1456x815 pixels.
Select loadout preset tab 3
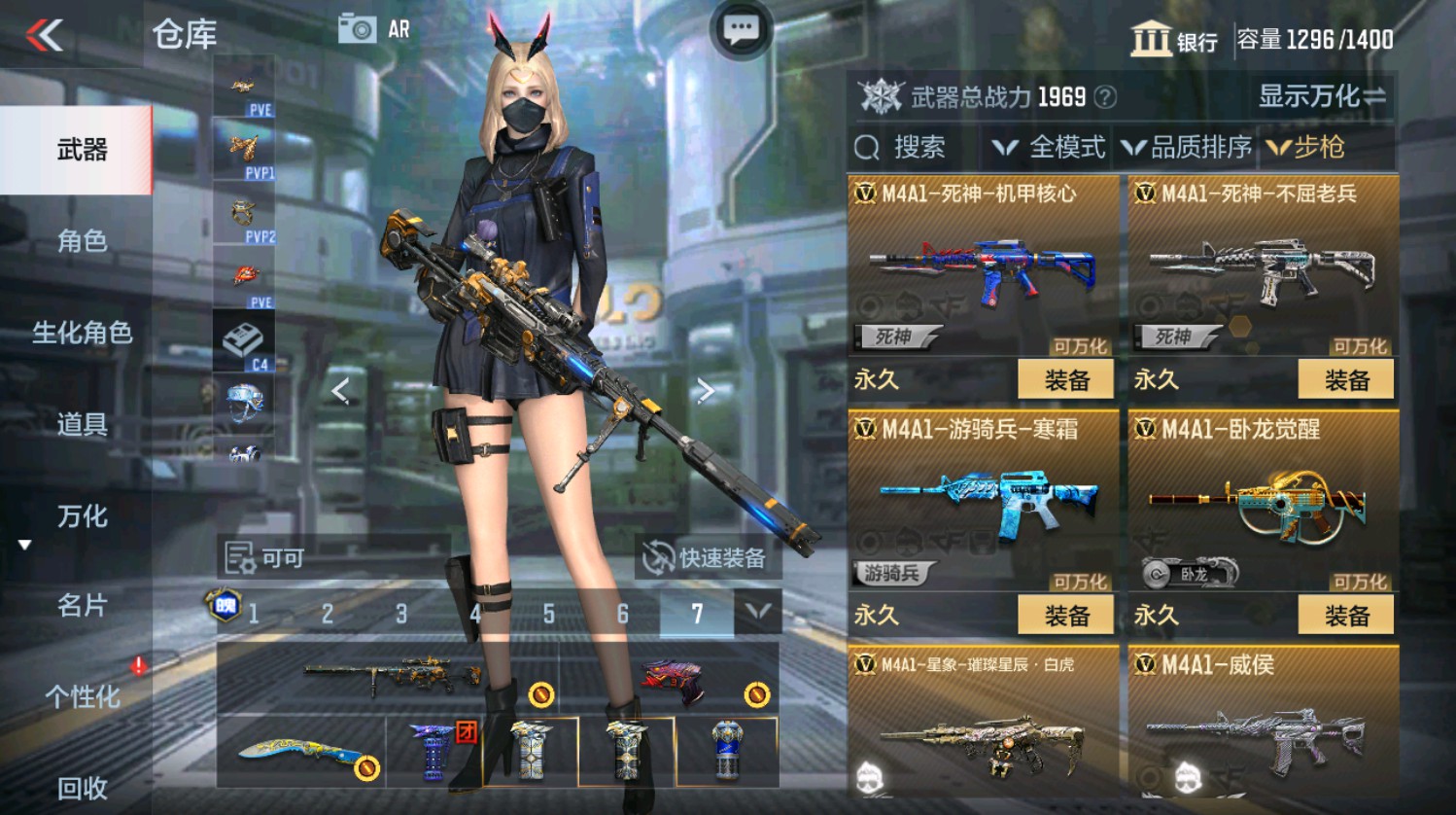(x=399, y=615)
